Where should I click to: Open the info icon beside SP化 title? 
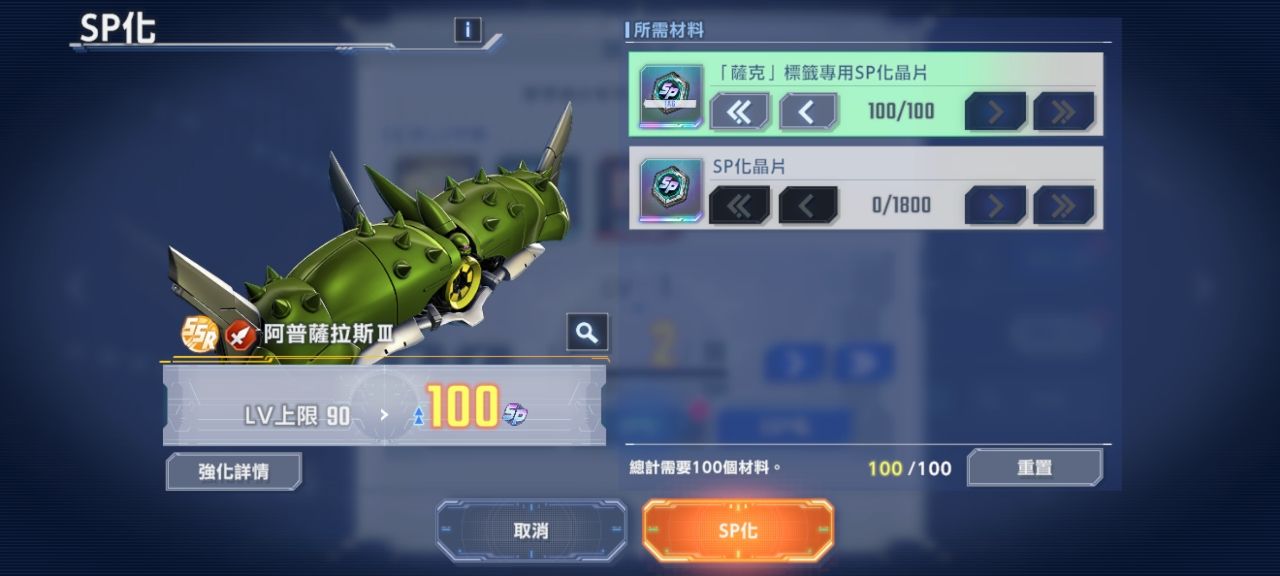pos(467,30)
